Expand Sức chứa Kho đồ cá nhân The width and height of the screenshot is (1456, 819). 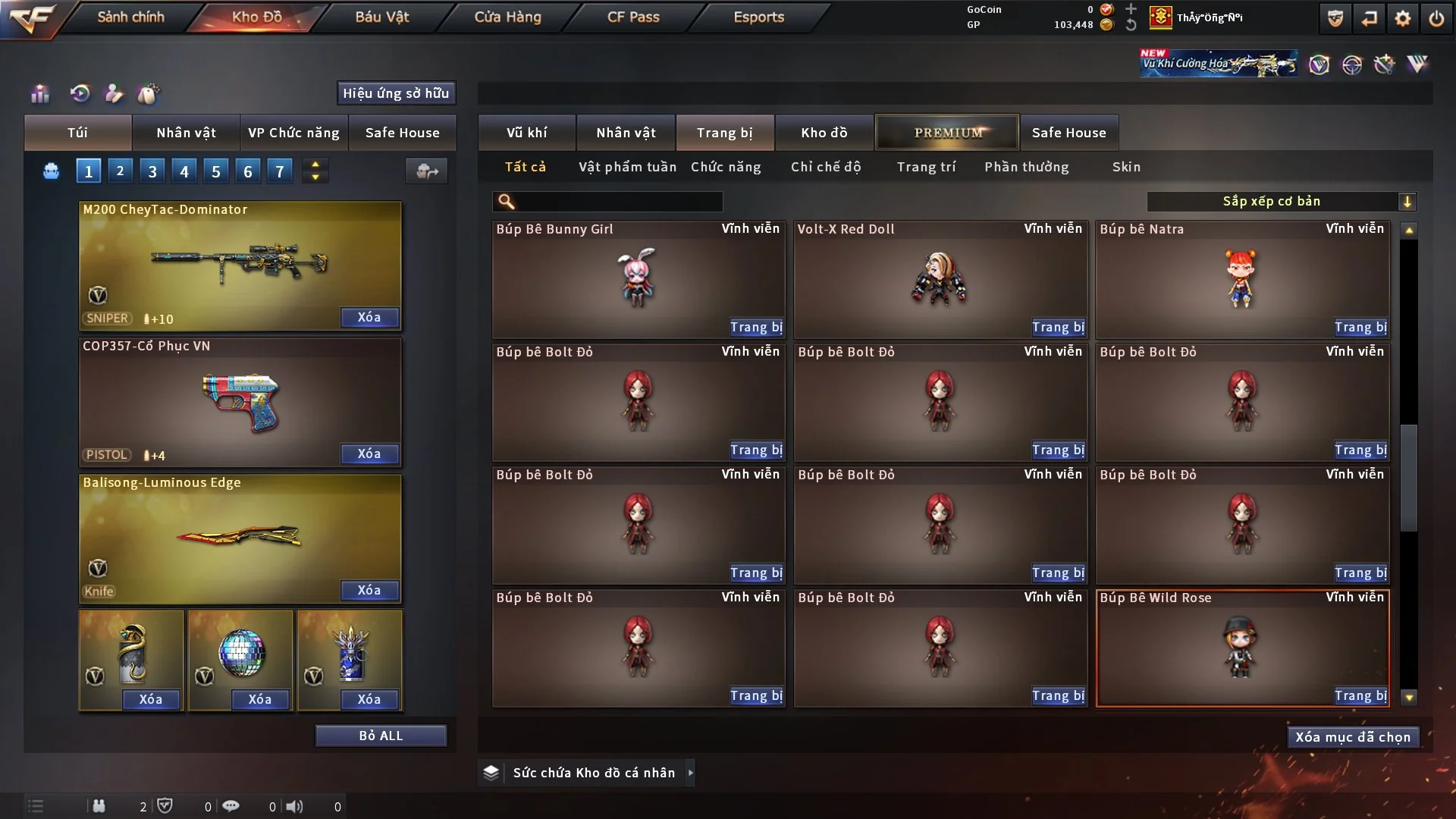pyautogui.click(x=690, y=773)
